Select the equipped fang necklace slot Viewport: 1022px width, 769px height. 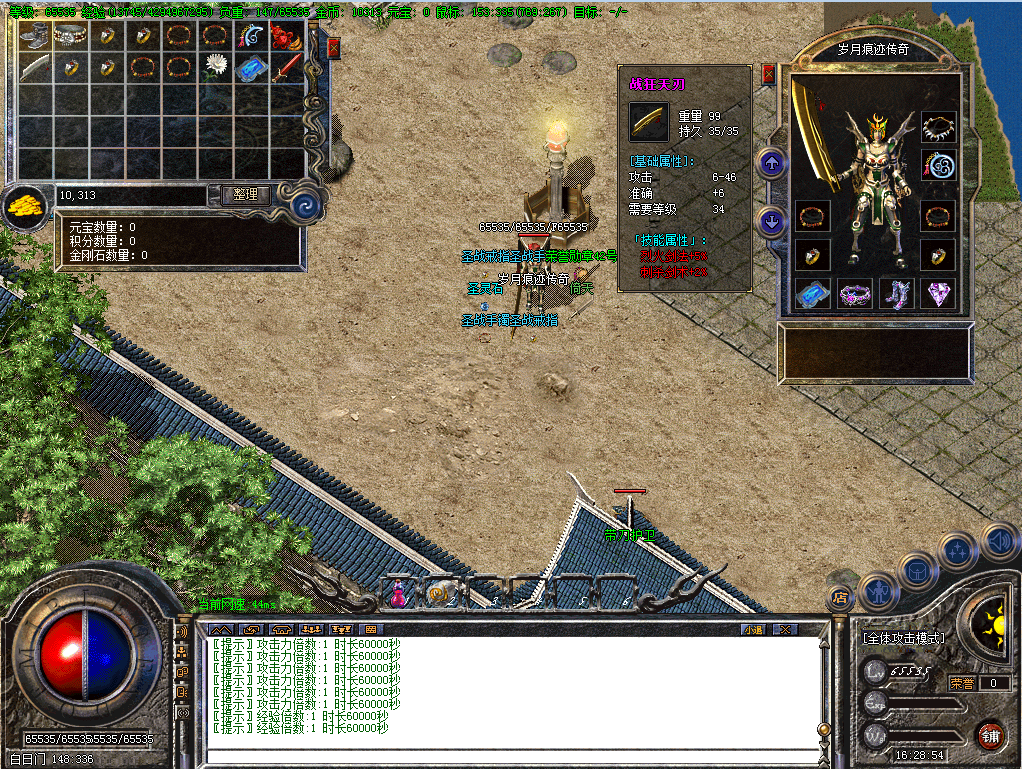[938, 127]
